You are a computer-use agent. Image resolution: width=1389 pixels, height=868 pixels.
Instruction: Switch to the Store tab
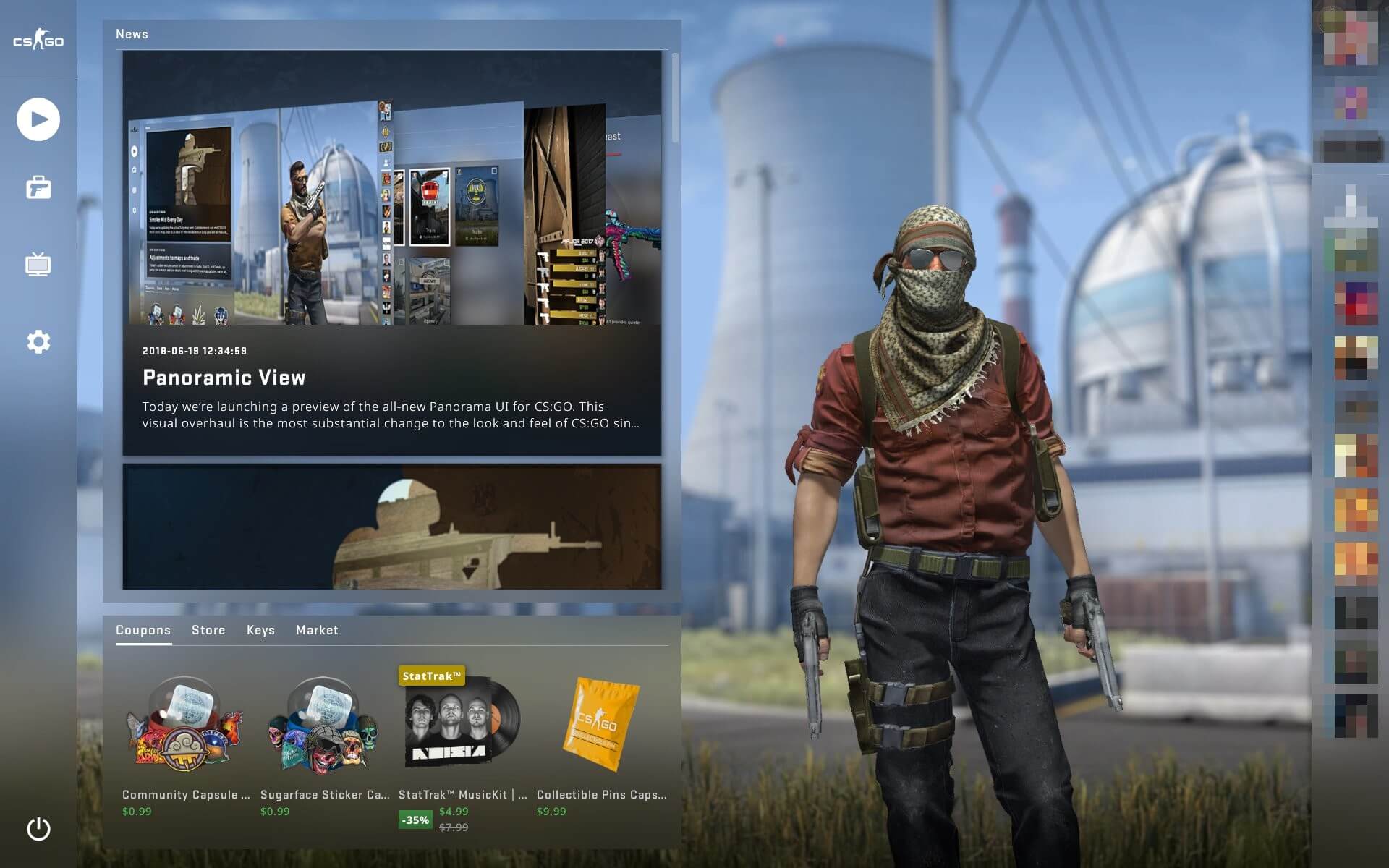(208, 630)
